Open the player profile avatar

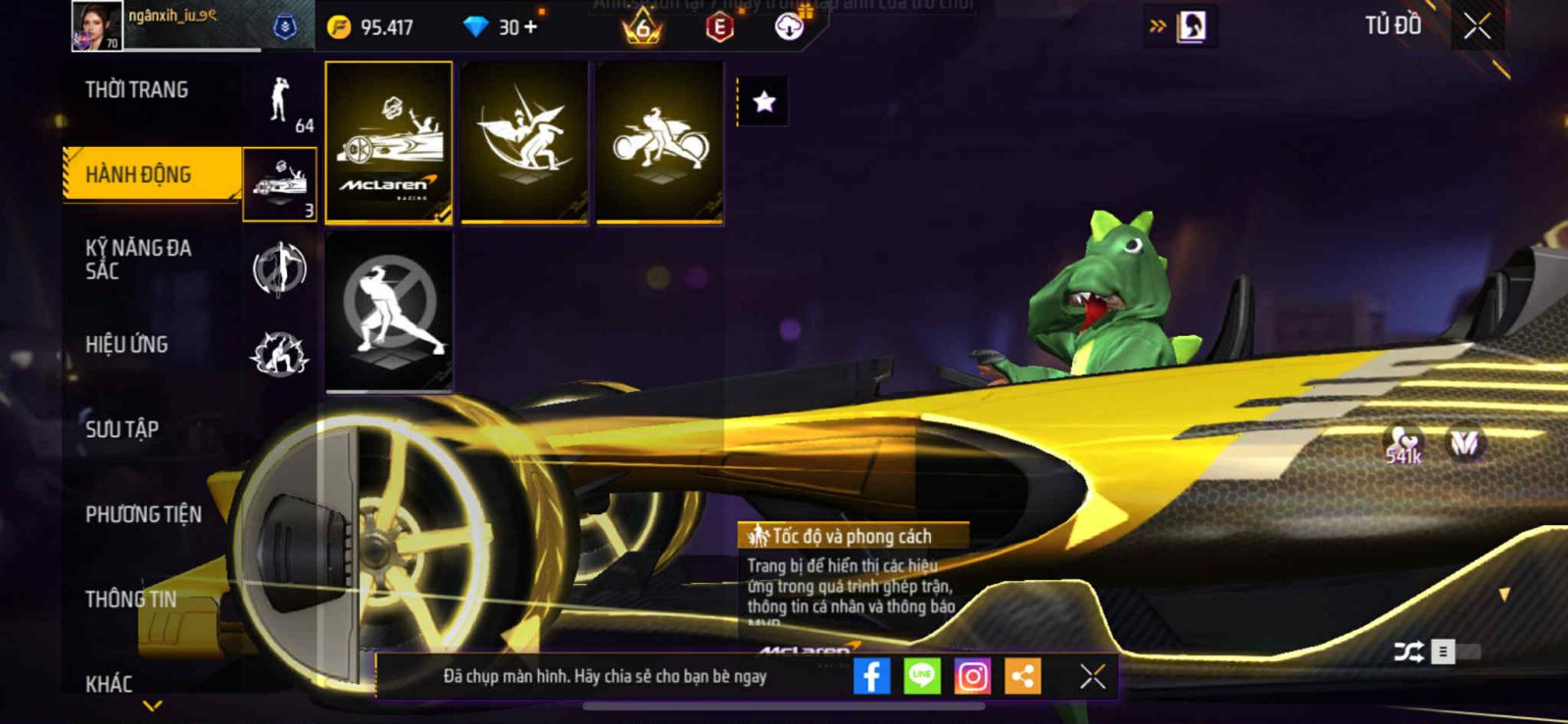[96, 26]
